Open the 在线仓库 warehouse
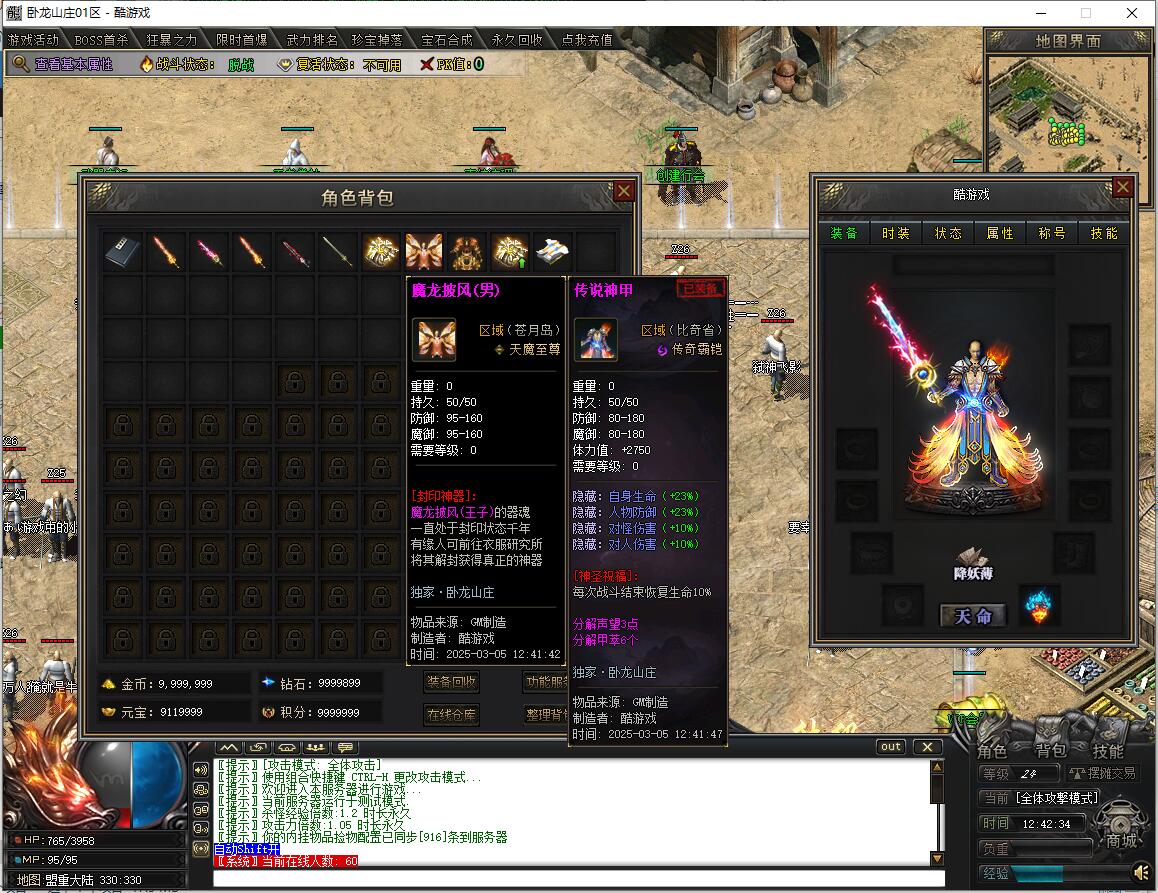 click(x=452, y=715)
